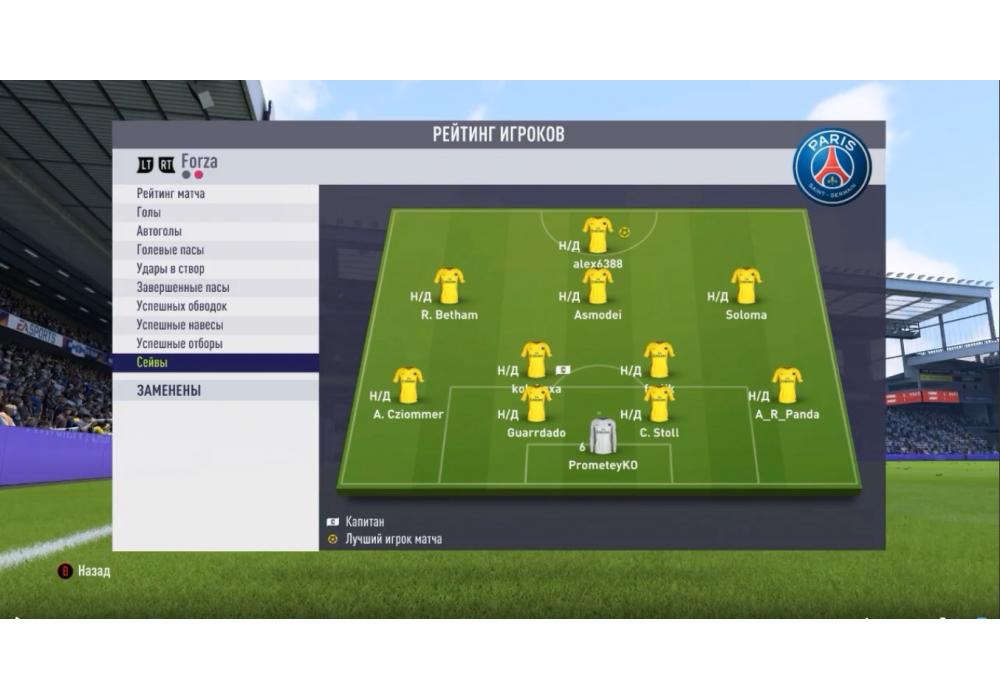Select Удары в створ in the list

170,269
